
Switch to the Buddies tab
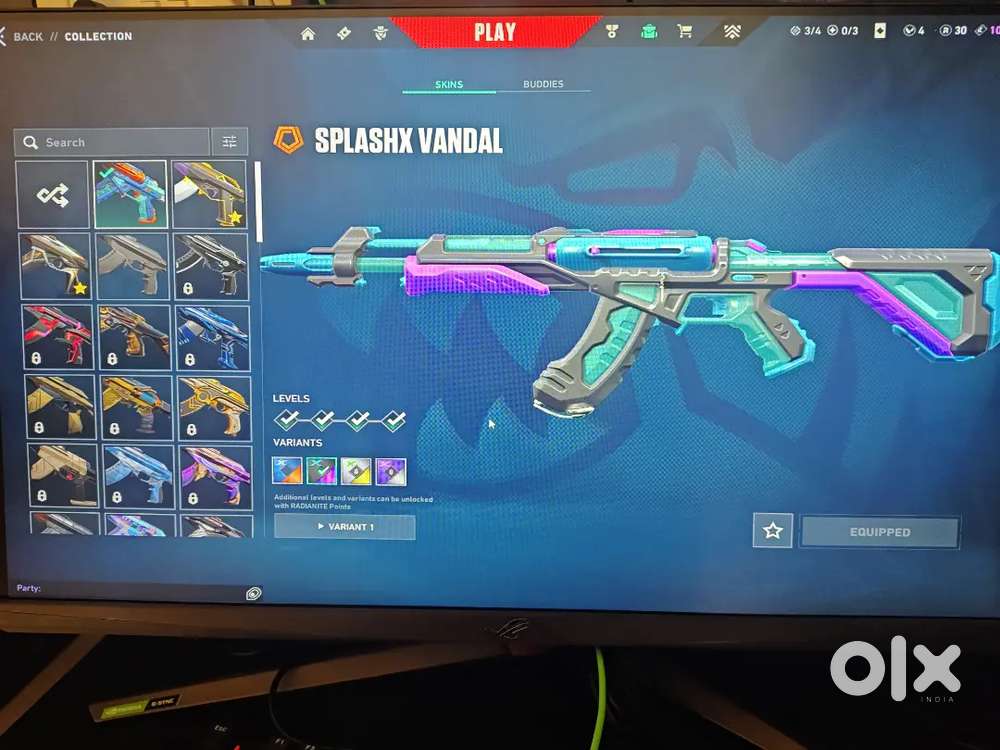point(543,84)
